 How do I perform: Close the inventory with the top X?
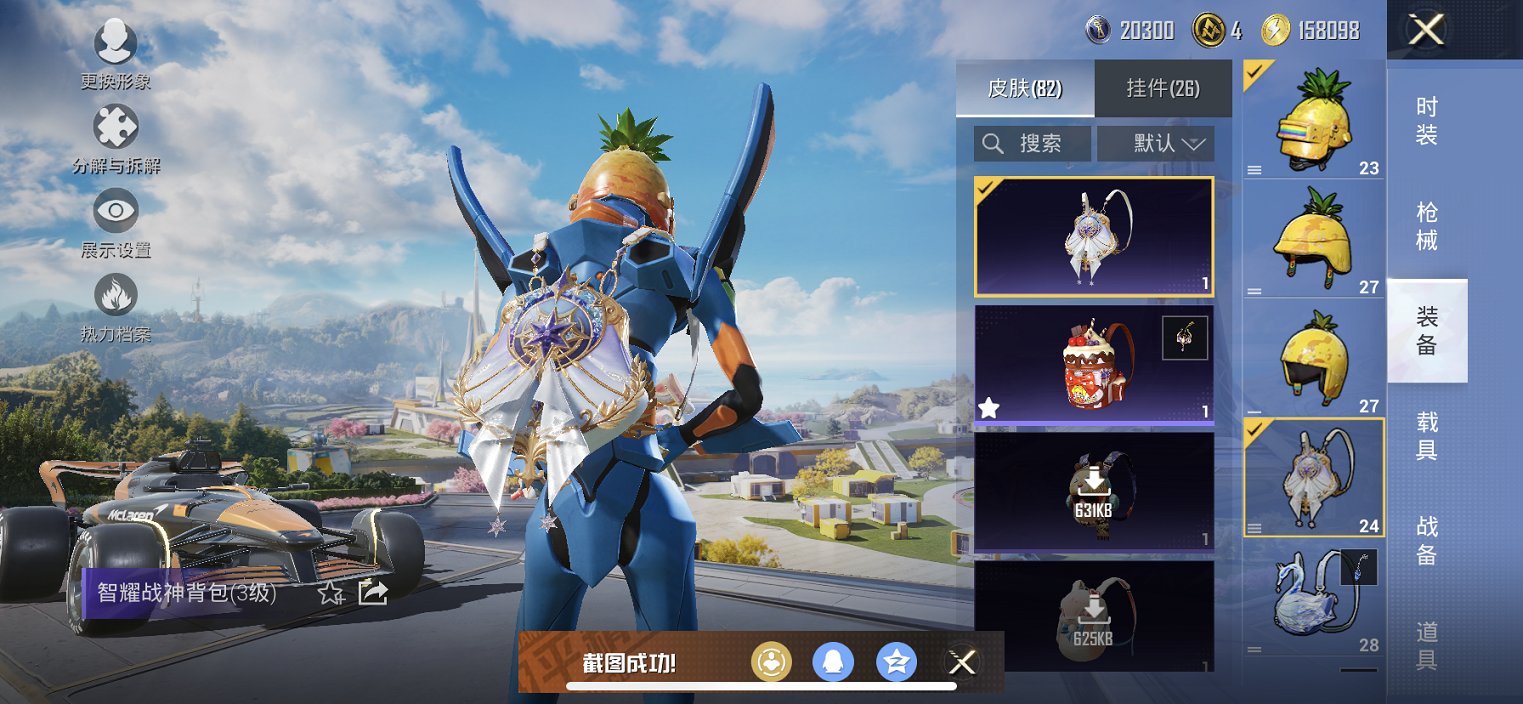1426,30
